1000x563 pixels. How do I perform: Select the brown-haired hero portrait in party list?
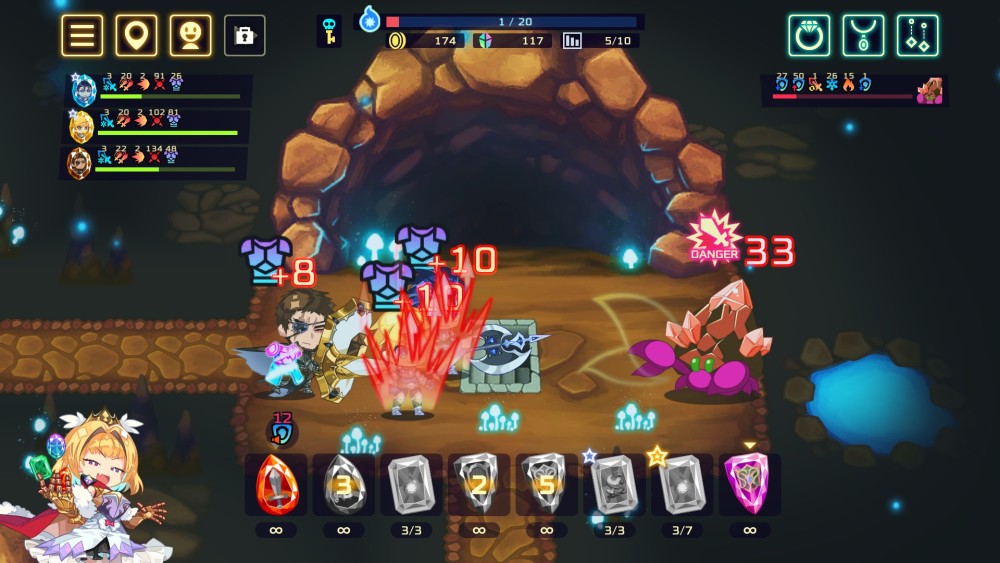tap(80, 162)
